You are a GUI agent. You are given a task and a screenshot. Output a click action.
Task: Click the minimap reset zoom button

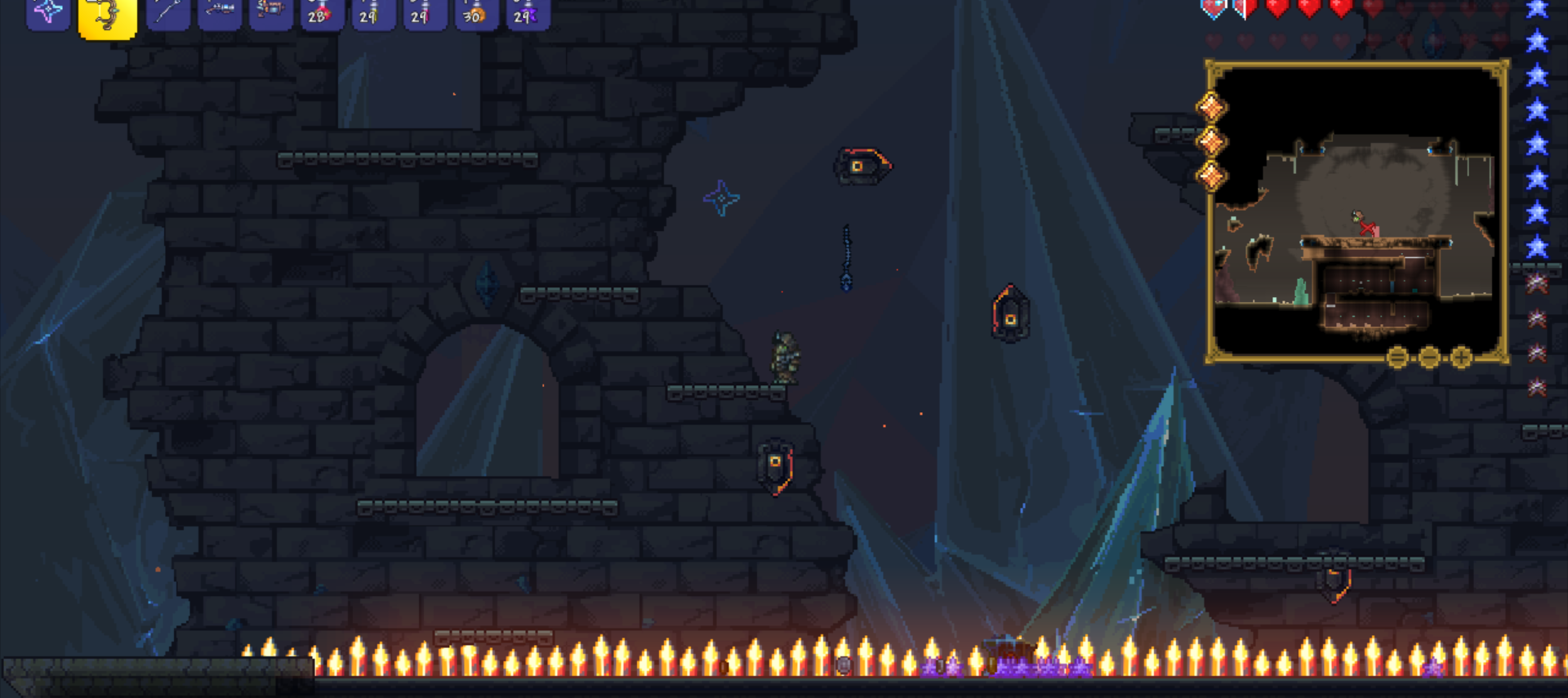[x=1396, y=357]
